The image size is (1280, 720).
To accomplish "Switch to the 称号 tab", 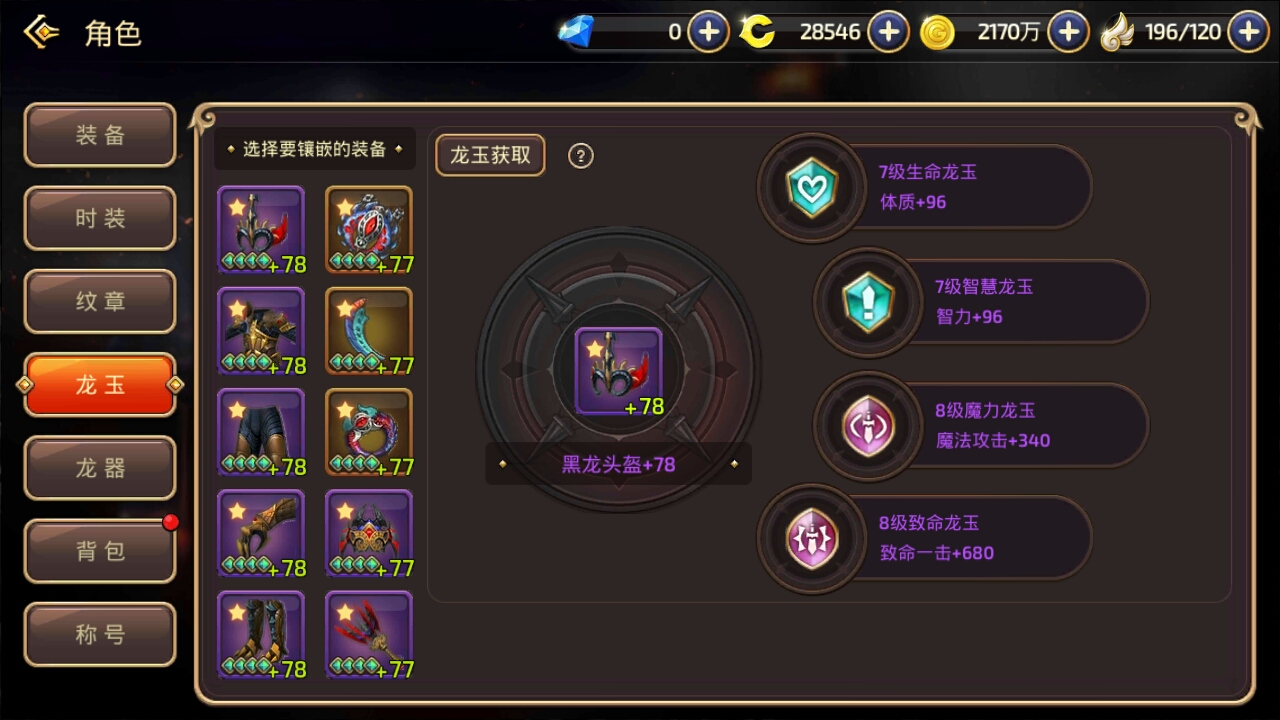I will 100,634.
